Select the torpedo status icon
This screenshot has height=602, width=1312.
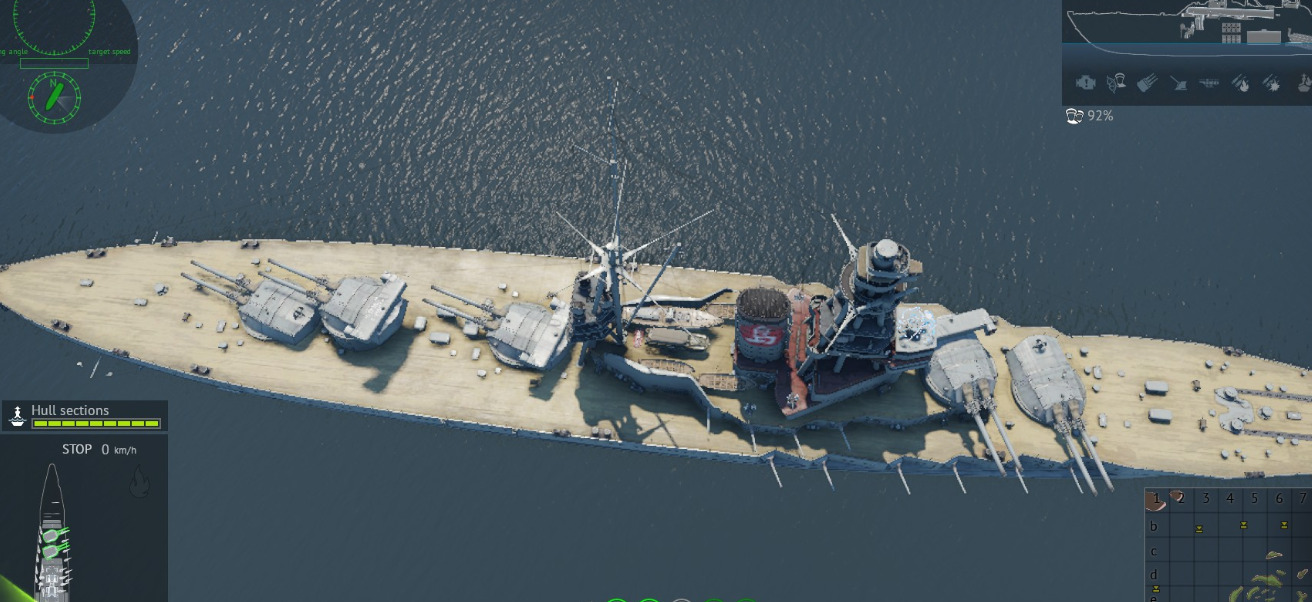pos(1208,83)
